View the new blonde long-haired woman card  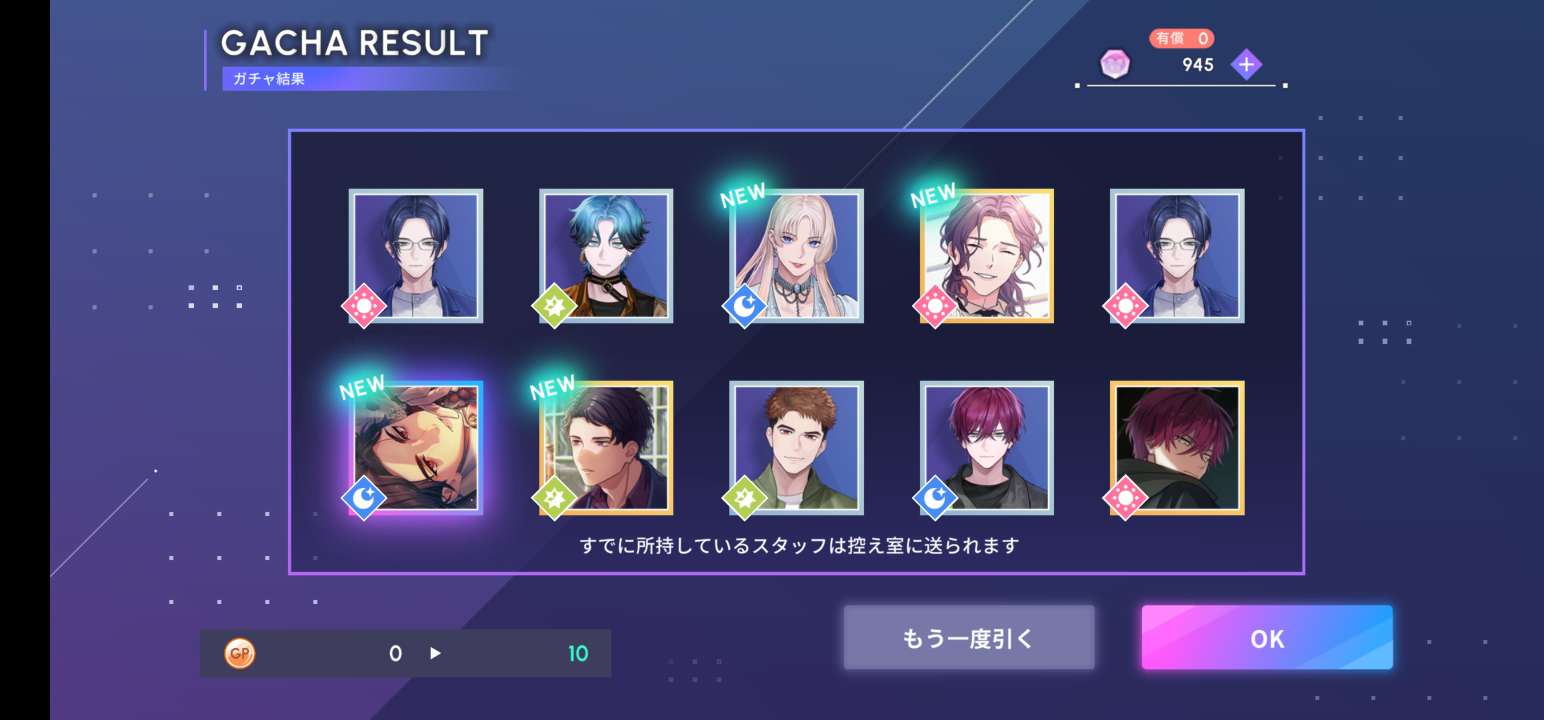click(x=797, y=256)
